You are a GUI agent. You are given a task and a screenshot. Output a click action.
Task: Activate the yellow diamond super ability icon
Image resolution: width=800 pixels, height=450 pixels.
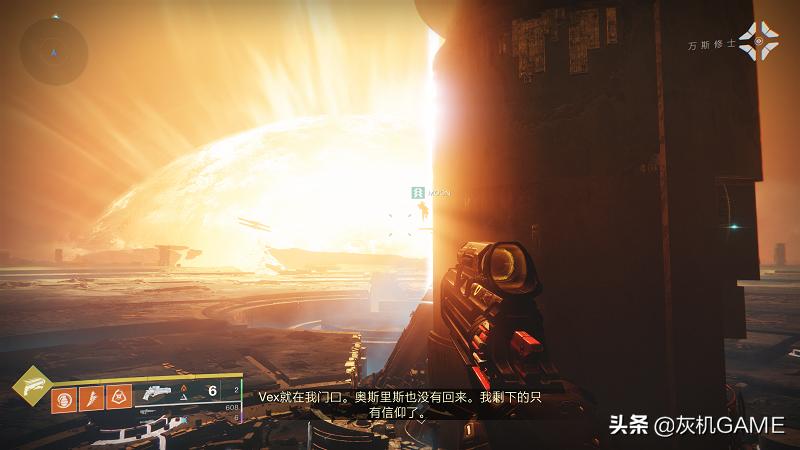tap(33, 385)
